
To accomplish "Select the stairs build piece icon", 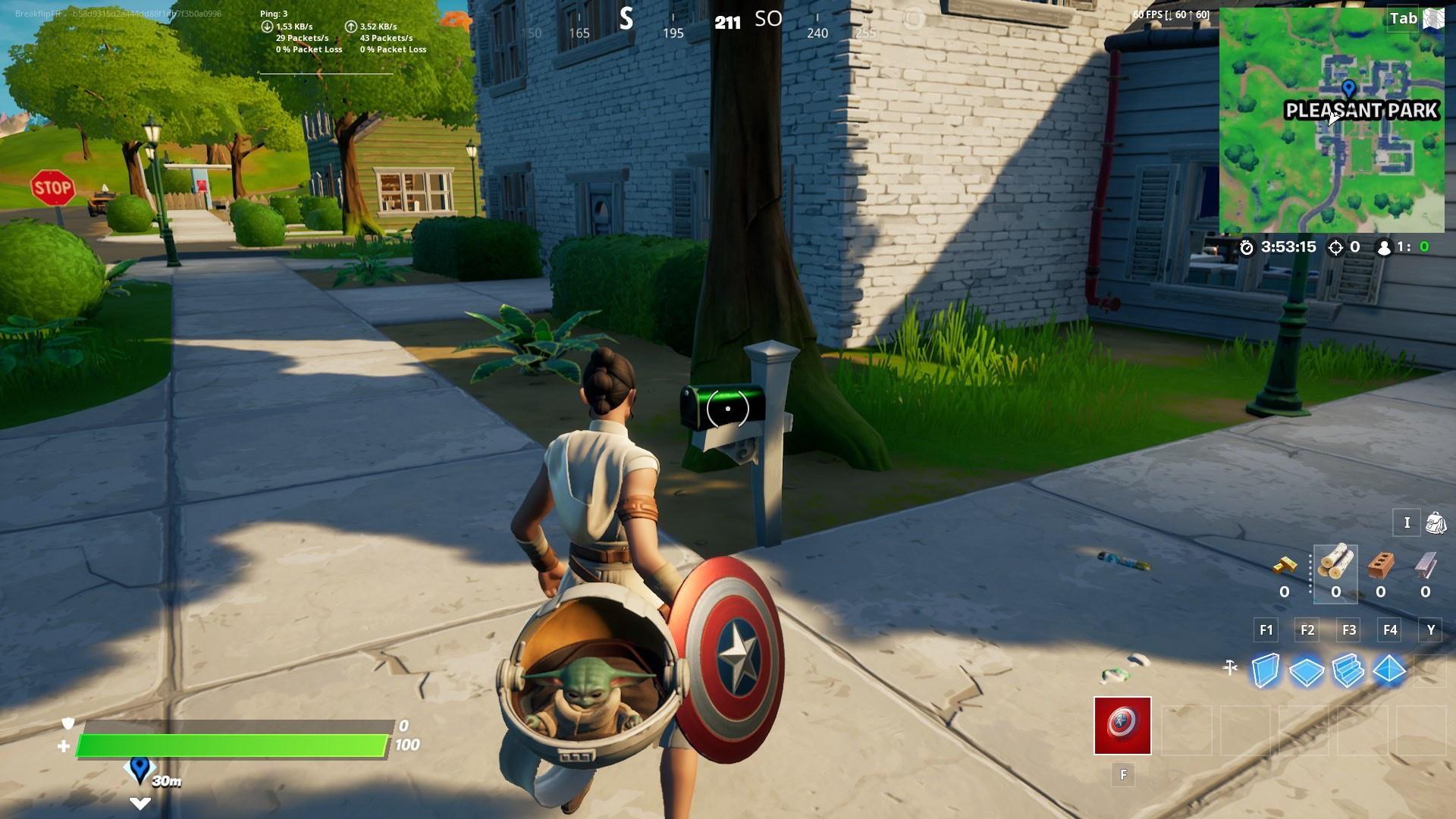I will 1347,669.
